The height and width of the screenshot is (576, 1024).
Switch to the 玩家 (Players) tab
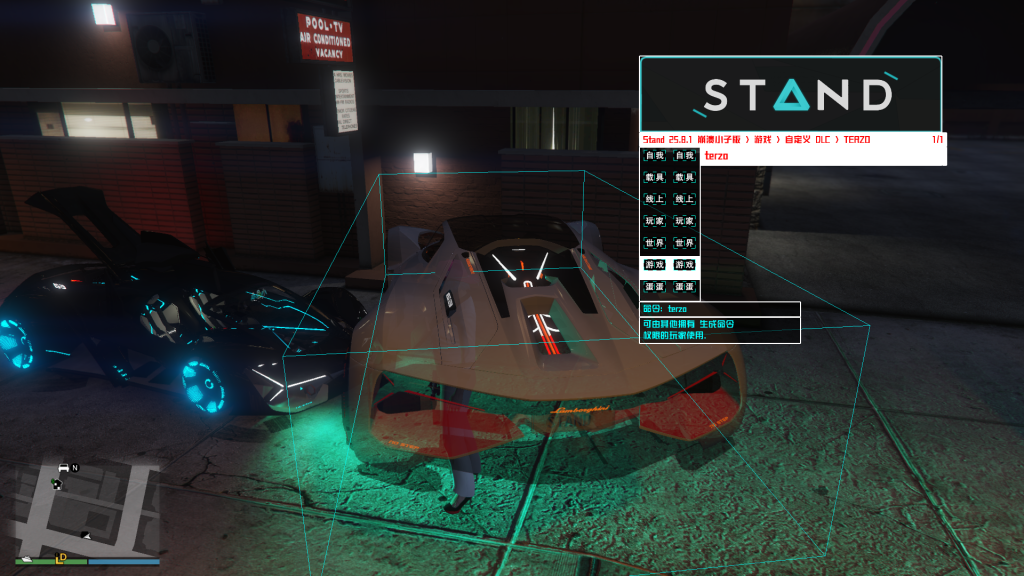670,222
